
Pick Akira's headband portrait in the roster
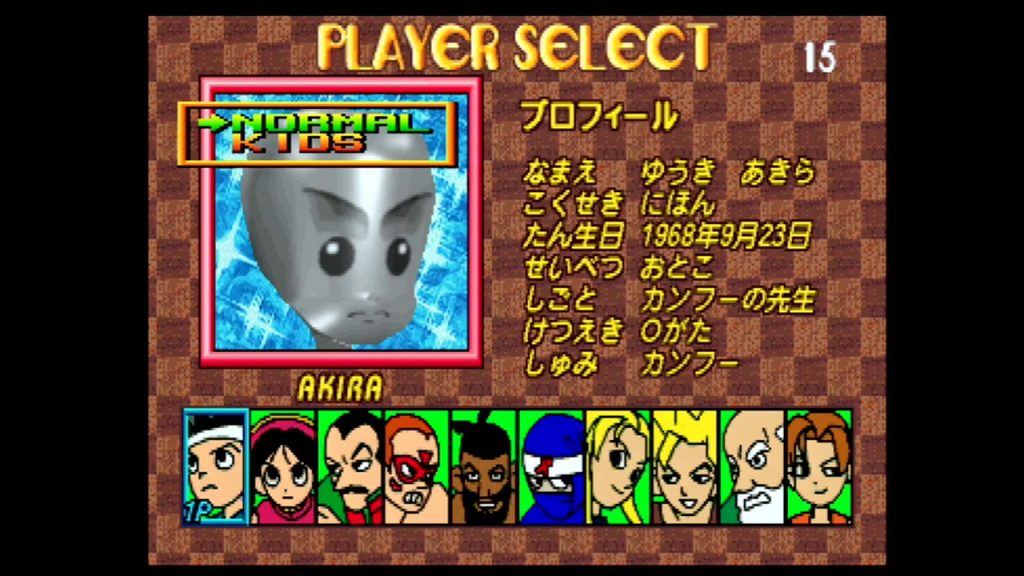click(x=215, y=467)
